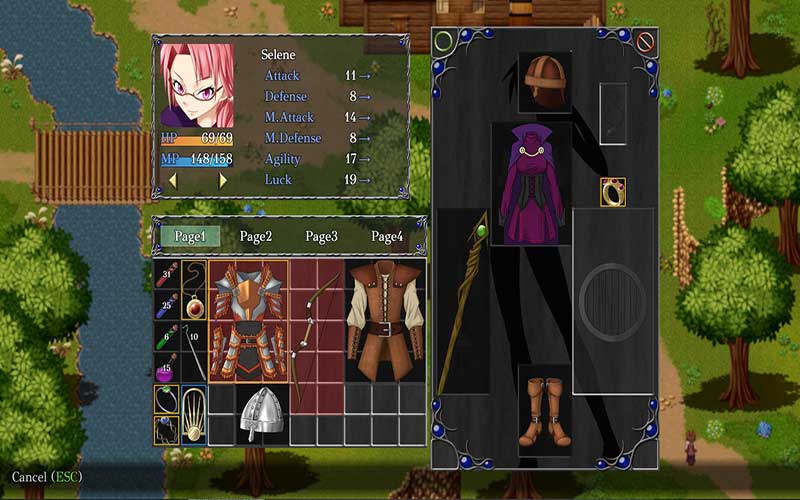Click the red circle-slash button on equipment panel
Image resolution: width=800 pixels, height=500 pixels.
(x=645, y=43)
